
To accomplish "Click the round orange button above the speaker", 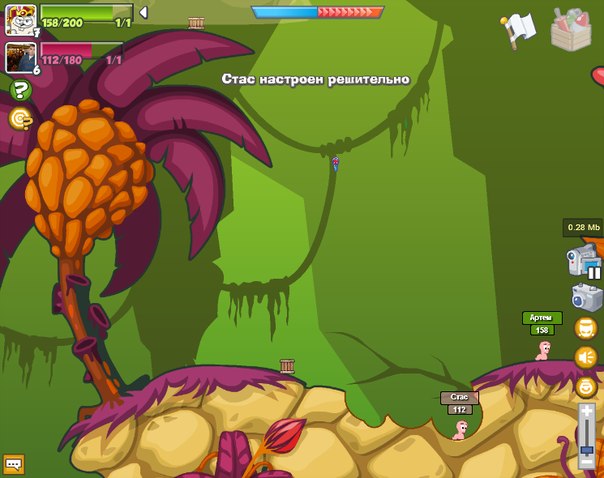I will pos(586,328).
